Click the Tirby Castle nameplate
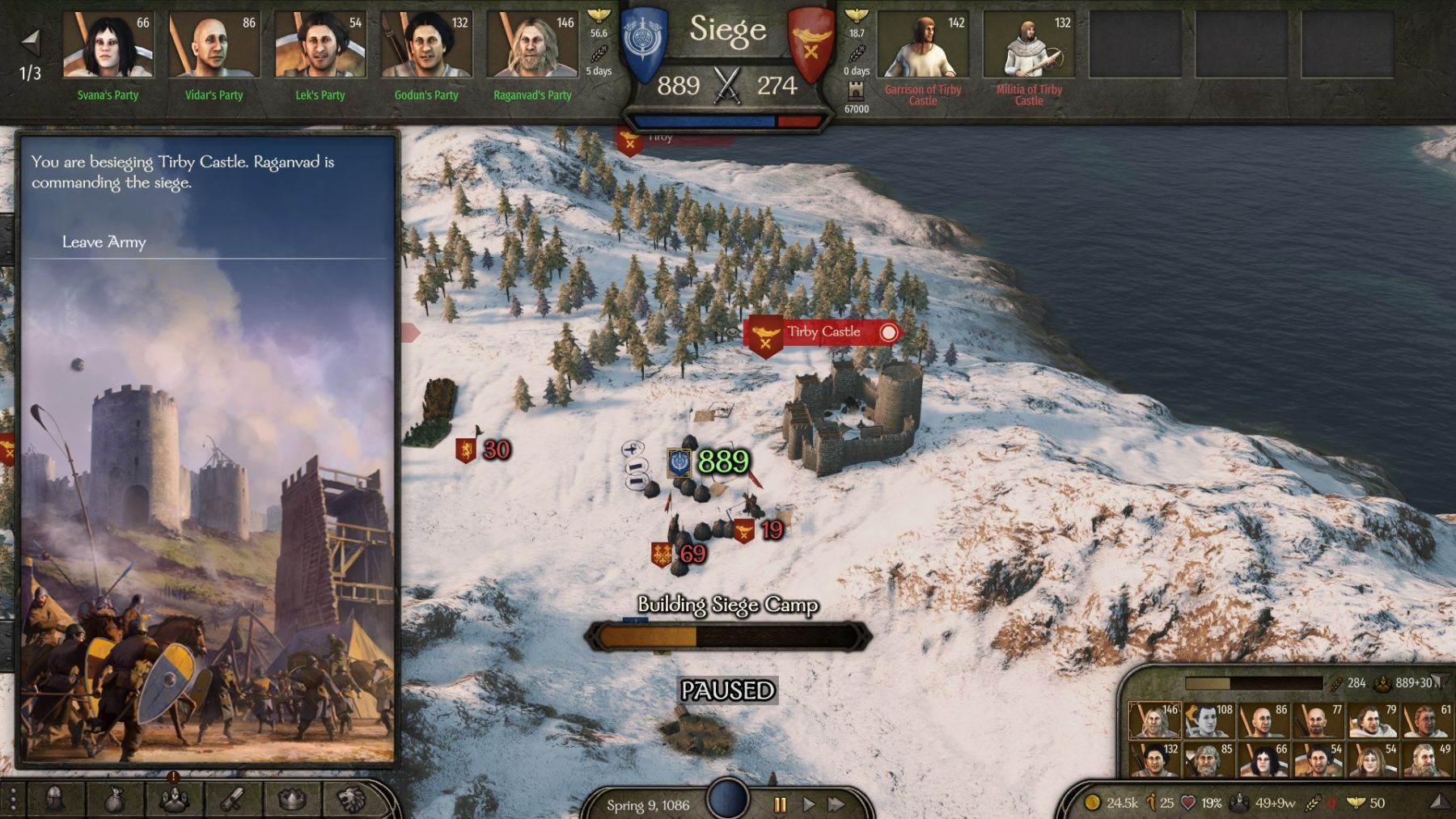This screenshot has height=819, width=1456. [x=823, y=332]
